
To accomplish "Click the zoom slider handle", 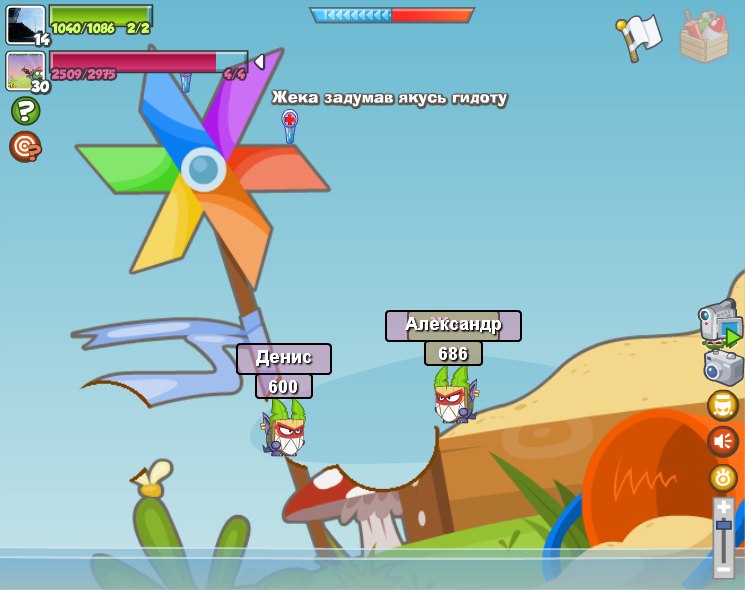I will (x=724, y=525).
